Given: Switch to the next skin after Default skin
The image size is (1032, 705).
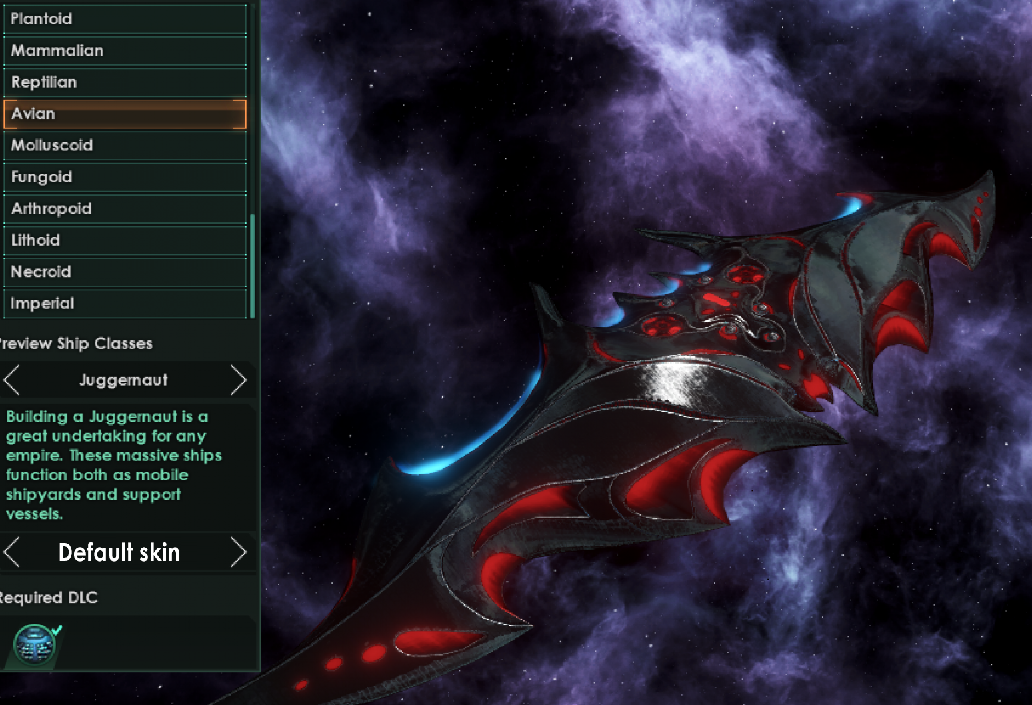Looking at the screenshot, I should 238,552.
